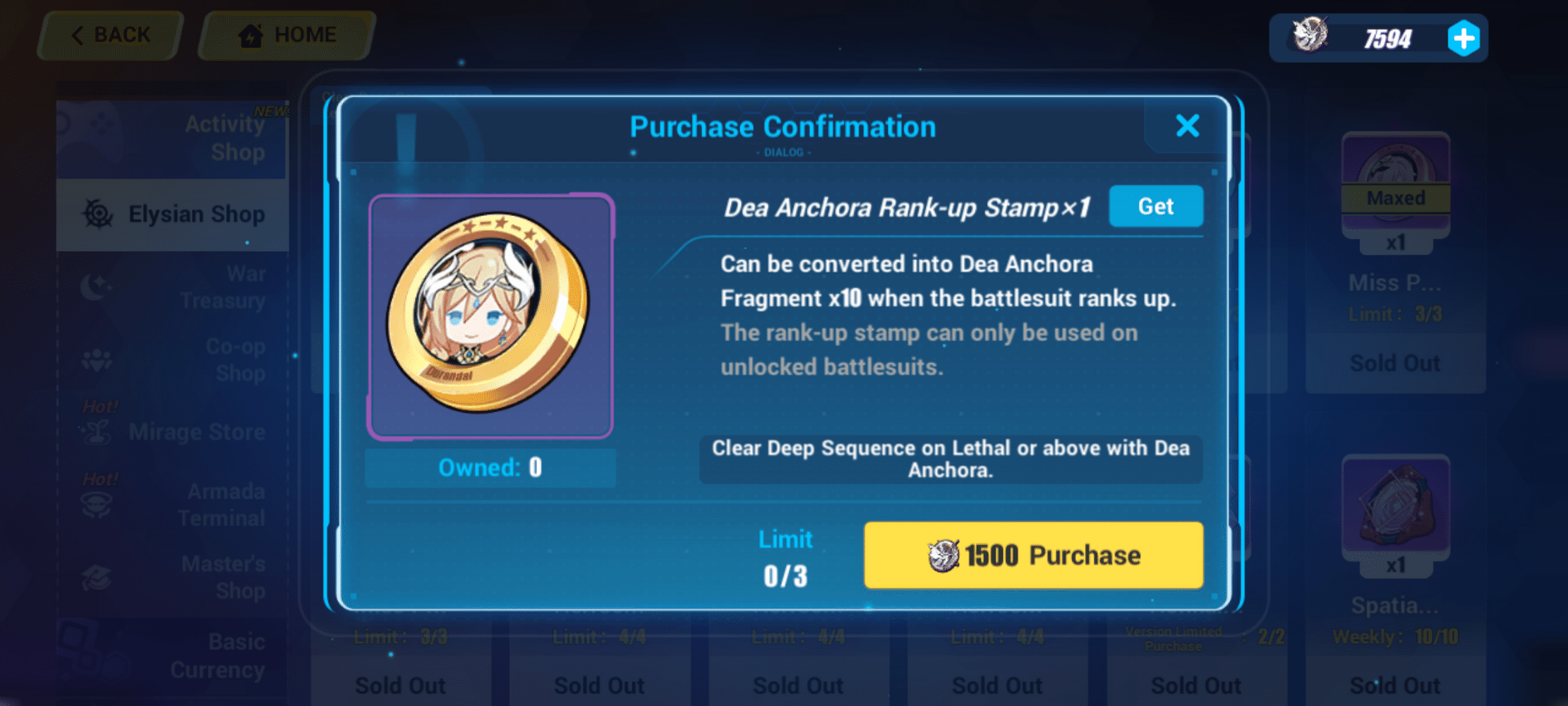Click the Dea Anchora stamp thumbnail

point(490,316)
